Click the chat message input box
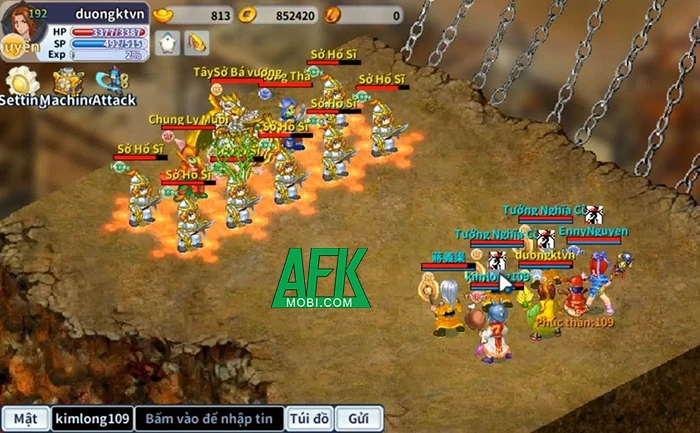The image size is (700, 433). point(208,418)
